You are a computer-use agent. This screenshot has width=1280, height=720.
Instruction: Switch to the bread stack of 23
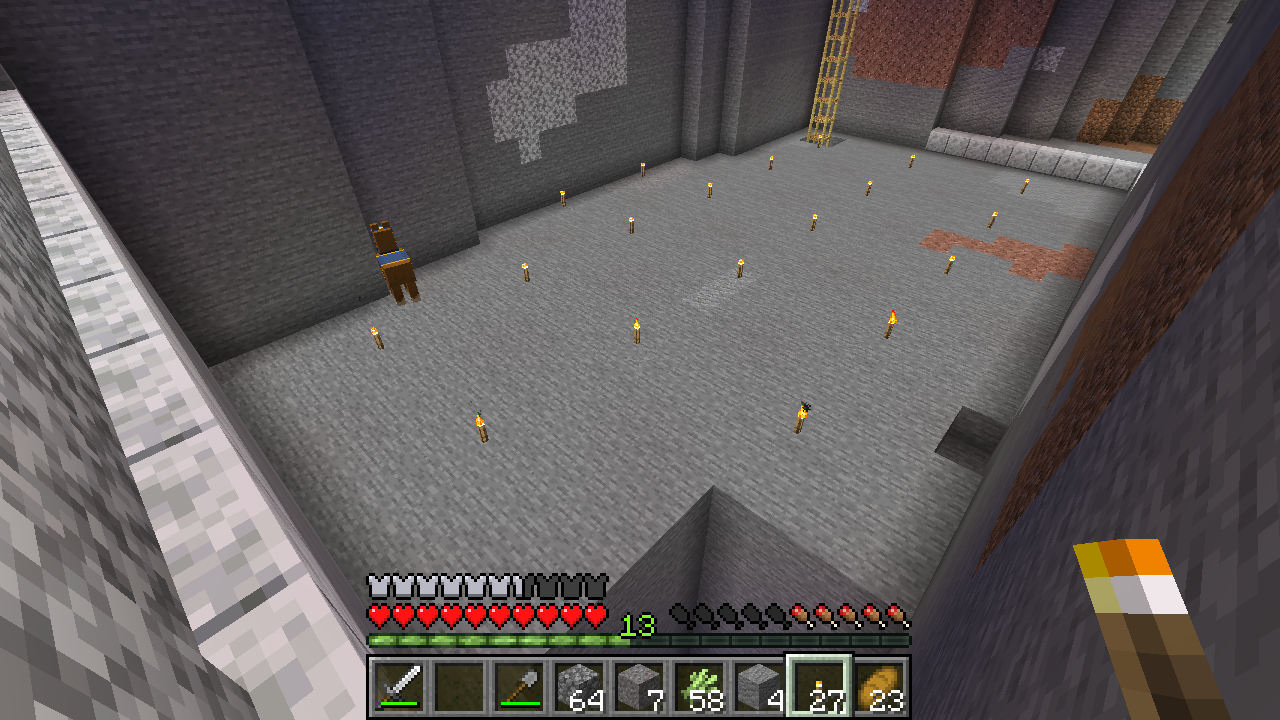pyautogui.click(x=879, y=687)
